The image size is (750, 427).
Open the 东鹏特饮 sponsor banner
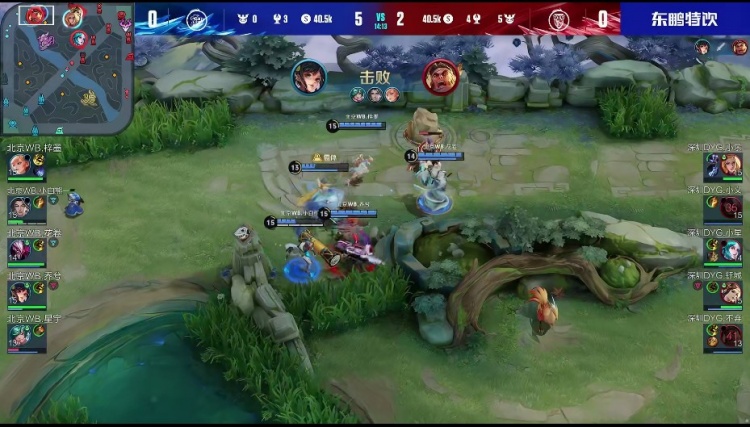coord(685,18)
